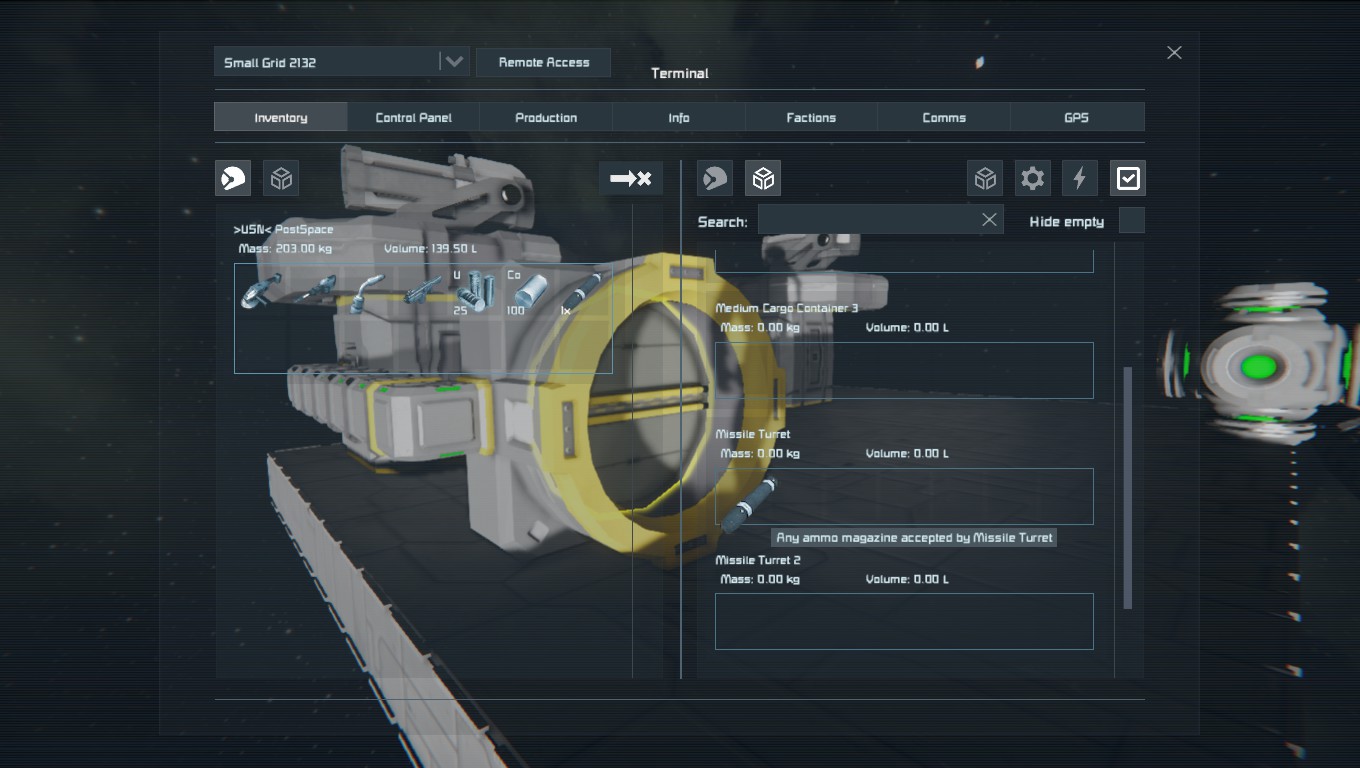Viewport: 1360px width, 768px height.
Task: Toggle the Hide empty checkbox
Action: click(x=1131, y=221)
